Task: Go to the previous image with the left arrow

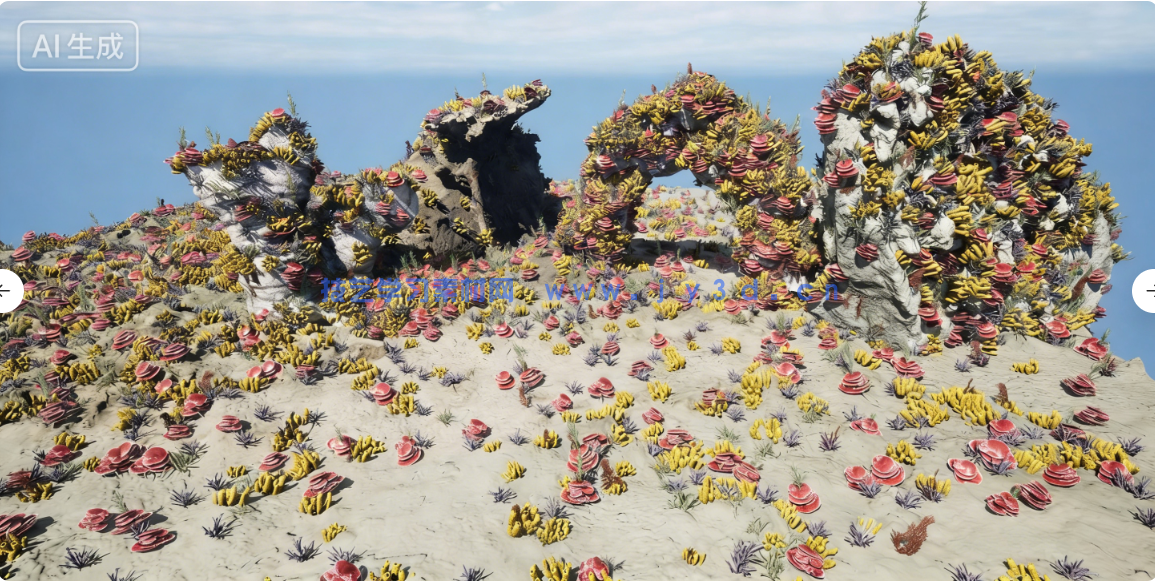Action: pos(6,291)
